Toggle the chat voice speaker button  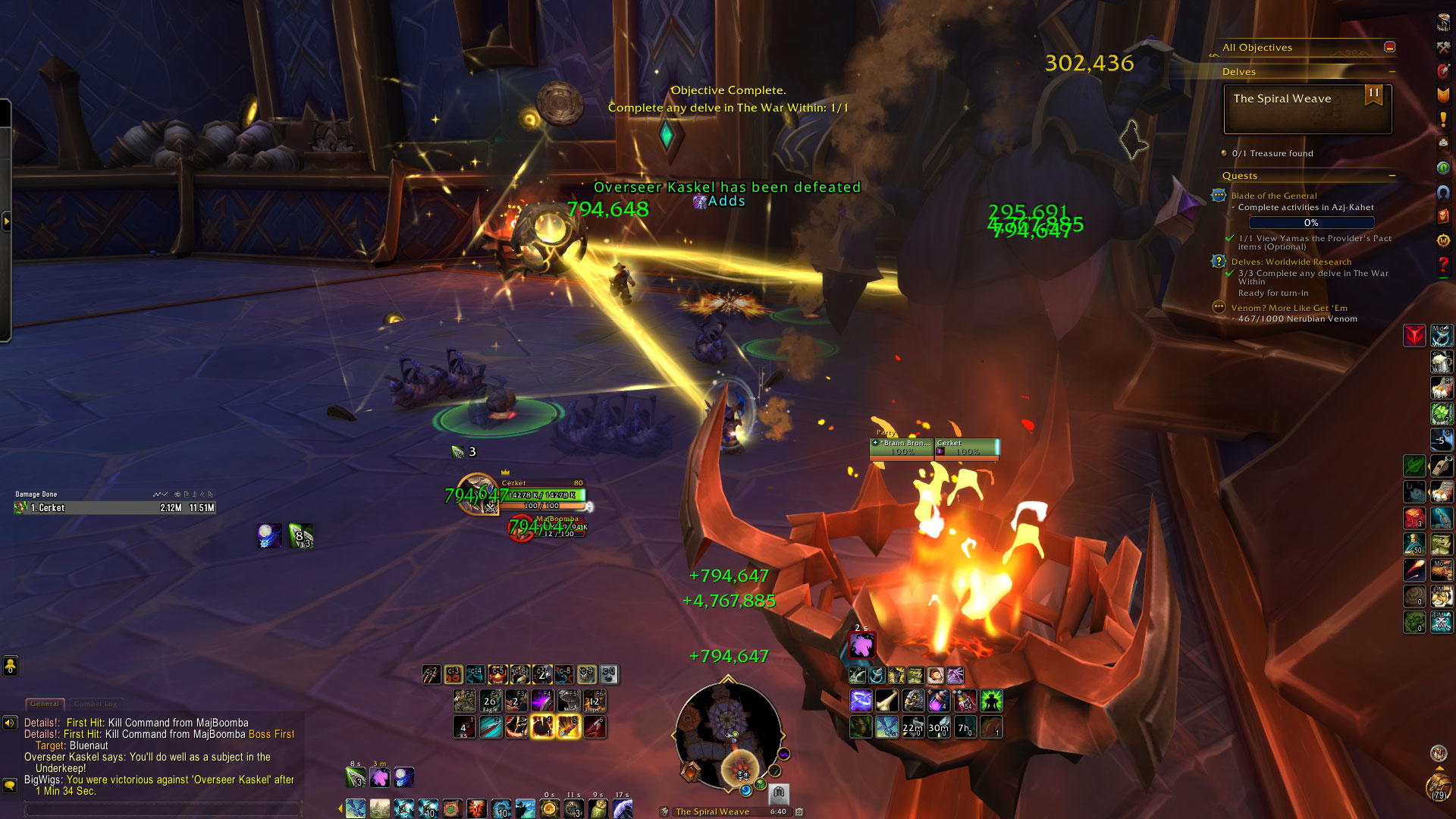coord(10,723)
